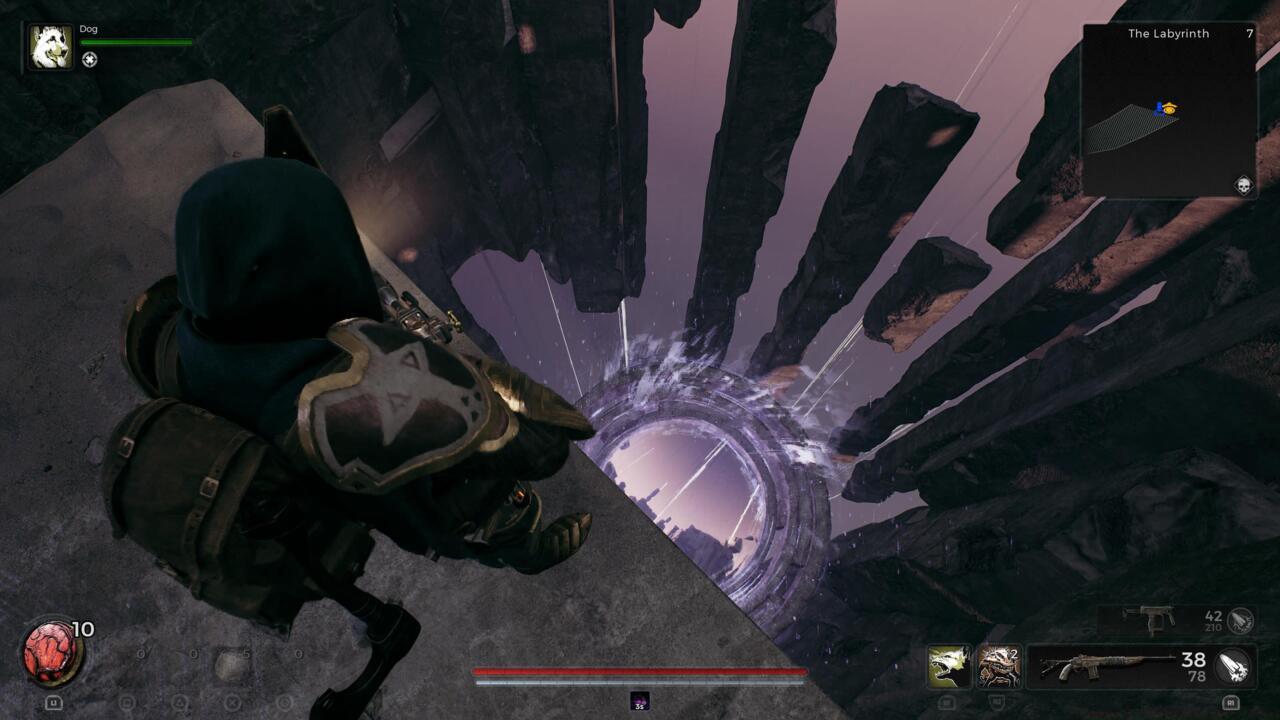Select the handgun ammo projectile icon
This screenshot has height=720, width=1280.
[x=1240, y=620]
